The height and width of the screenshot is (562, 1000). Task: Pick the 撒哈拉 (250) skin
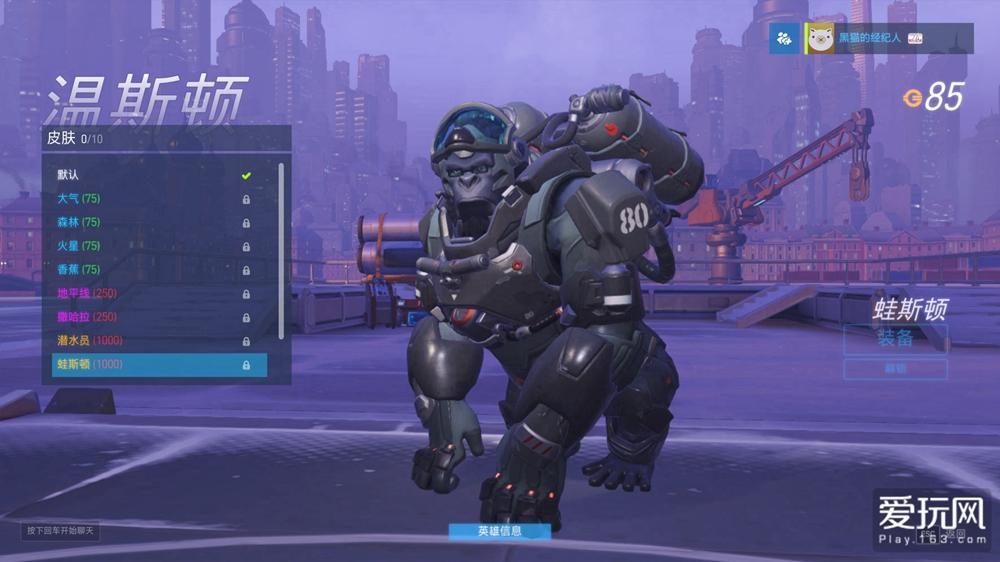tap(150, 317)
